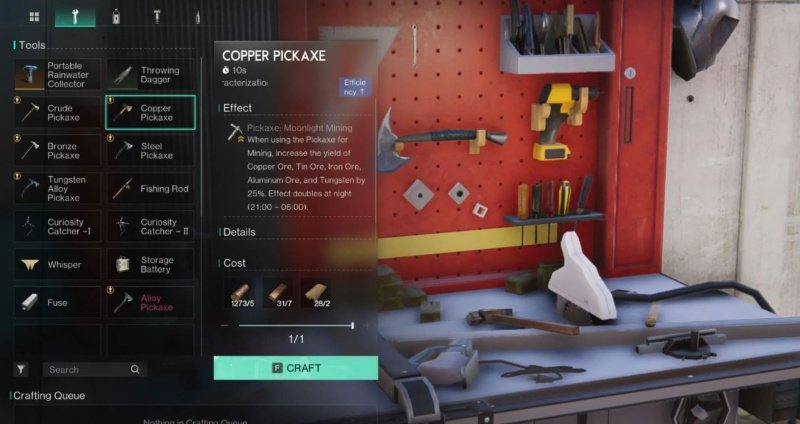This screenshot has width=800, height=424.
Task: Select Curiosity Catcher - I recipe
Action: [56, 226]
